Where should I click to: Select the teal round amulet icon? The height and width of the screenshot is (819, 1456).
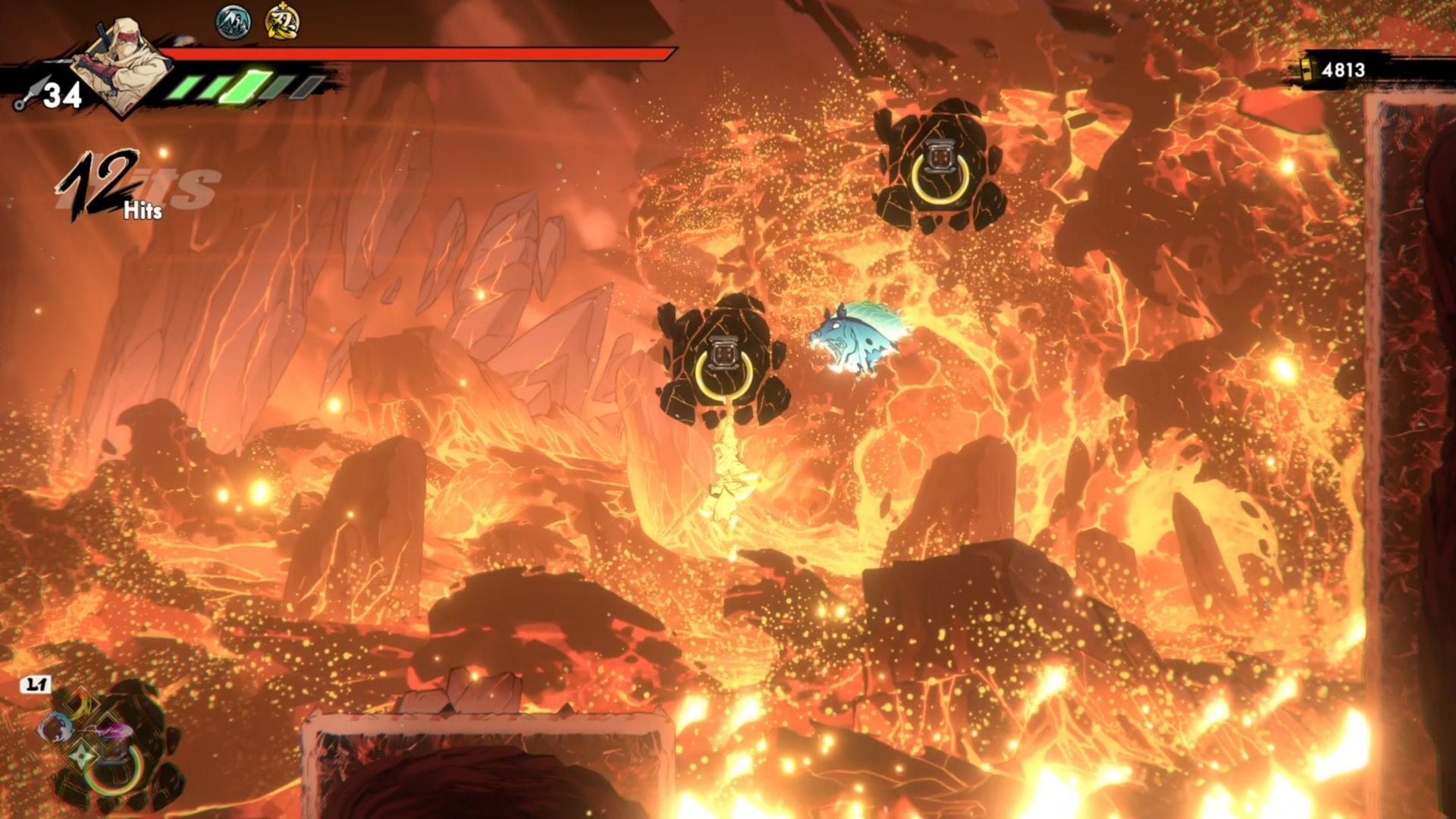[x=233, y=22]
